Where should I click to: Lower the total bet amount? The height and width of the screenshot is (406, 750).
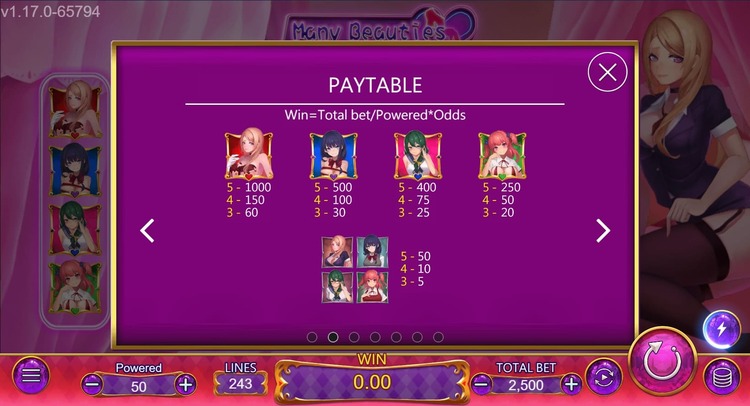(x=481, y=384)
